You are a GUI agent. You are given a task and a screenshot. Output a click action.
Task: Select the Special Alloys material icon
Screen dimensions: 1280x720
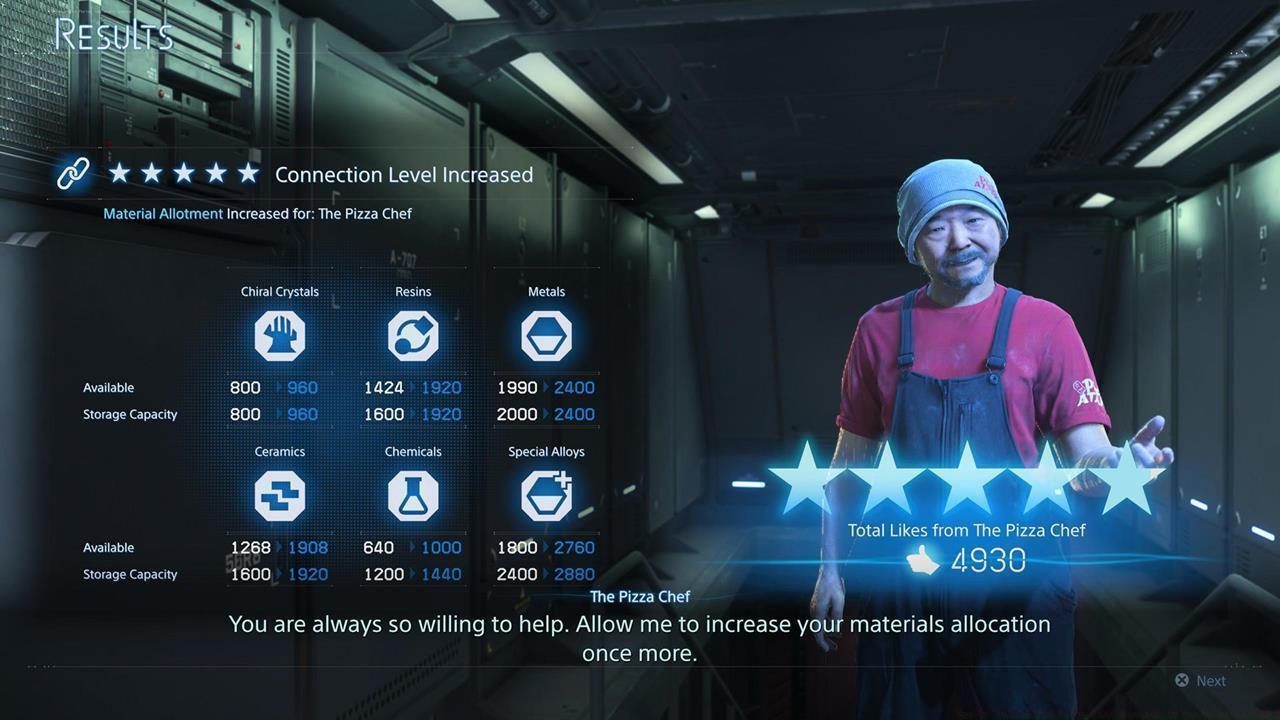click(546, 495)
